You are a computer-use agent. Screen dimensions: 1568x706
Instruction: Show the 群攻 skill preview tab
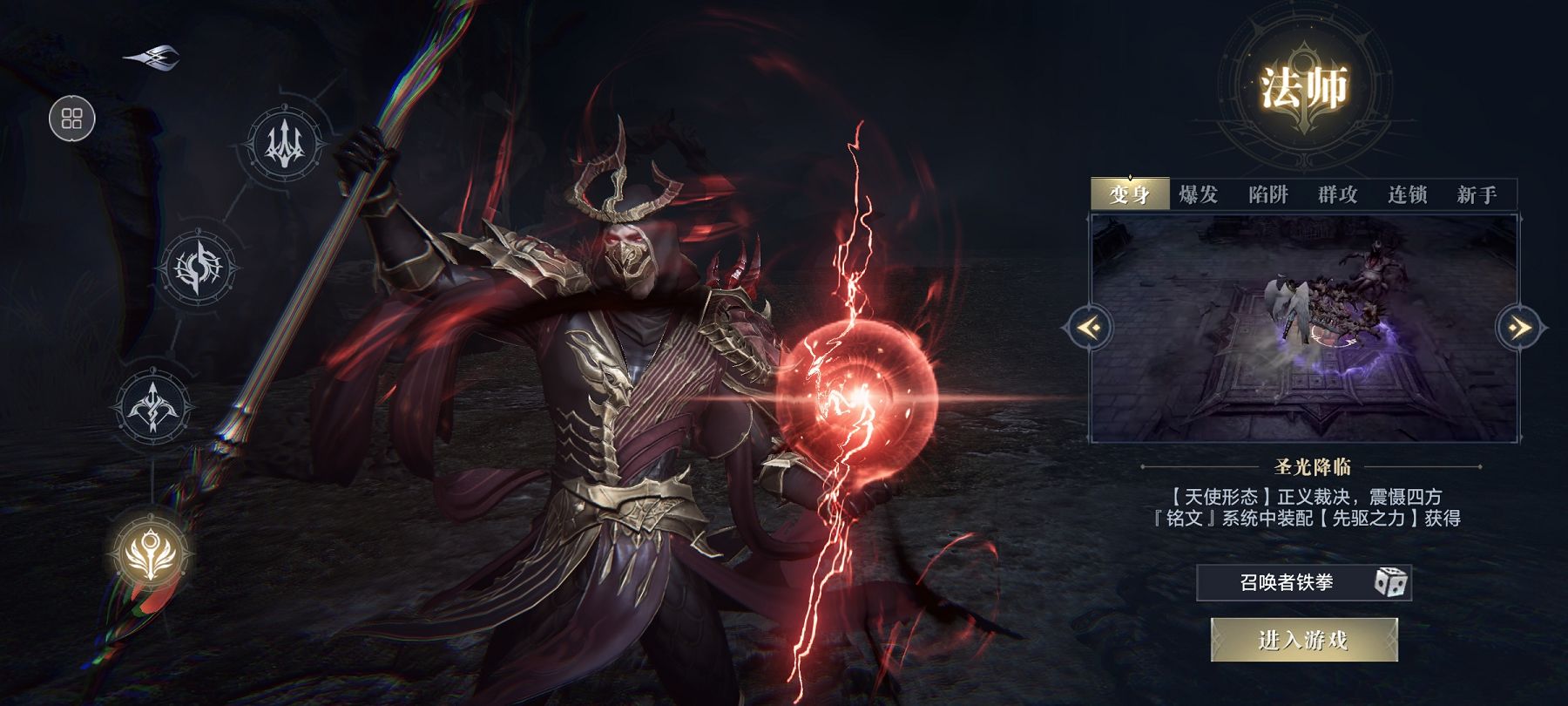(x=1337, y=194)
